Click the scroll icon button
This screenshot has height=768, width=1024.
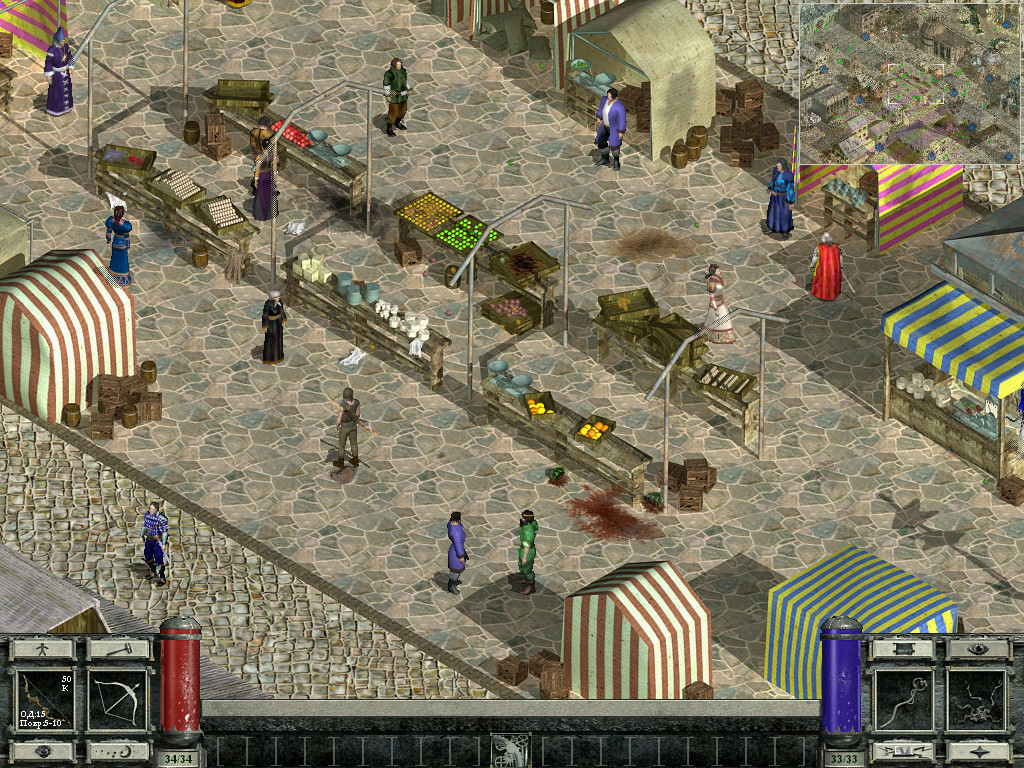tap(901, 649)
